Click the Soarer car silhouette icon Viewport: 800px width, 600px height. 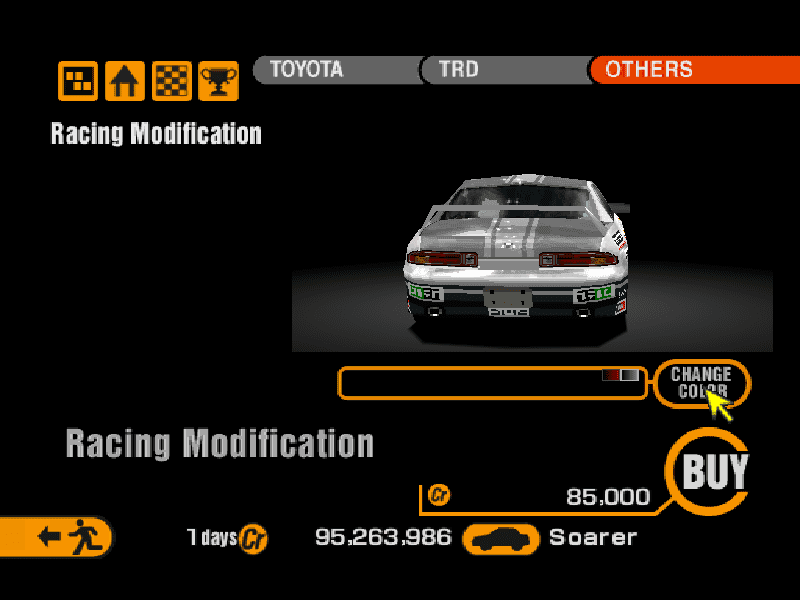tap(502, 538)
